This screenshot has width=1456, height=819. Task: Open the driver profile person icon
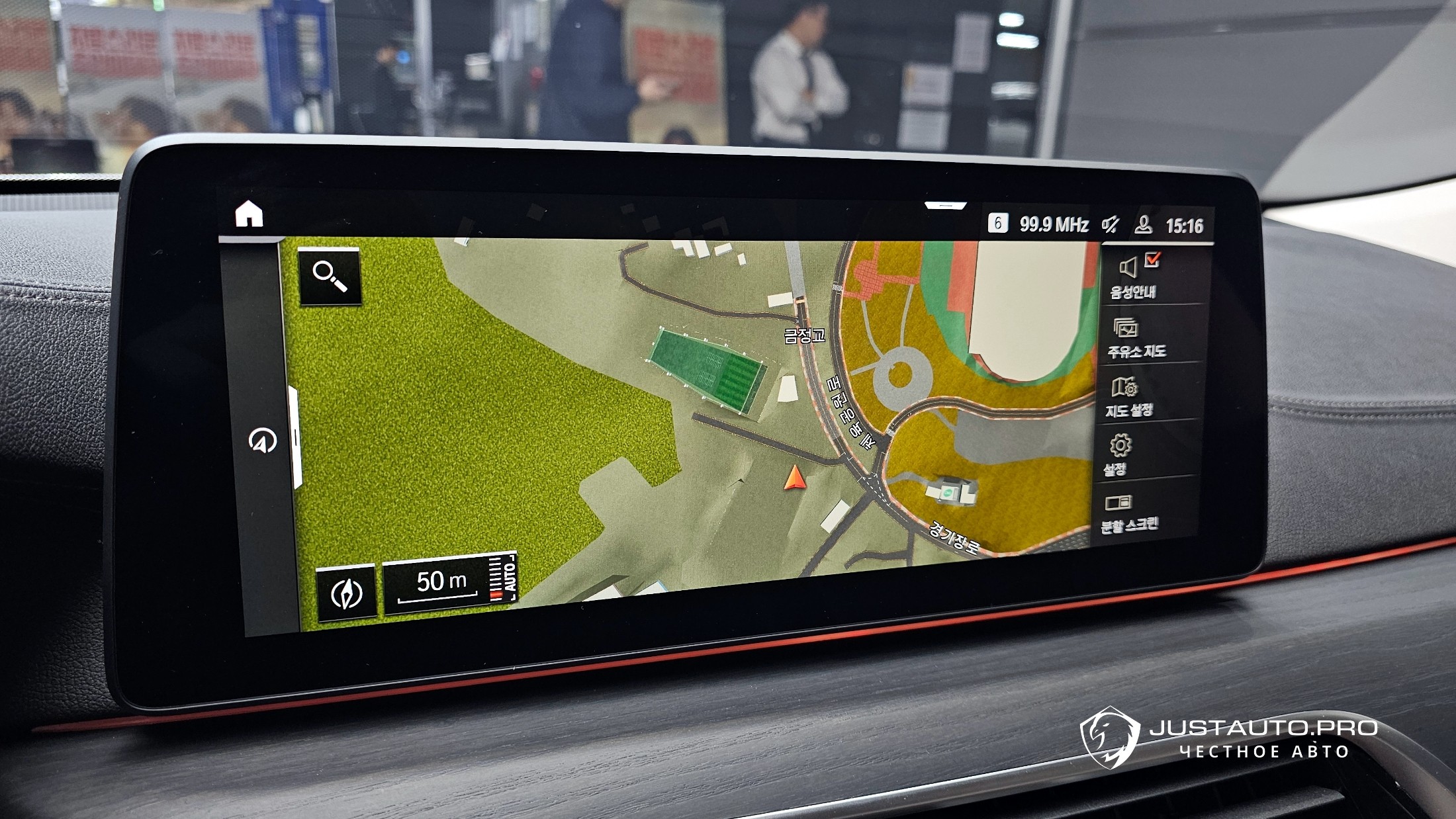coord(1143,225)
